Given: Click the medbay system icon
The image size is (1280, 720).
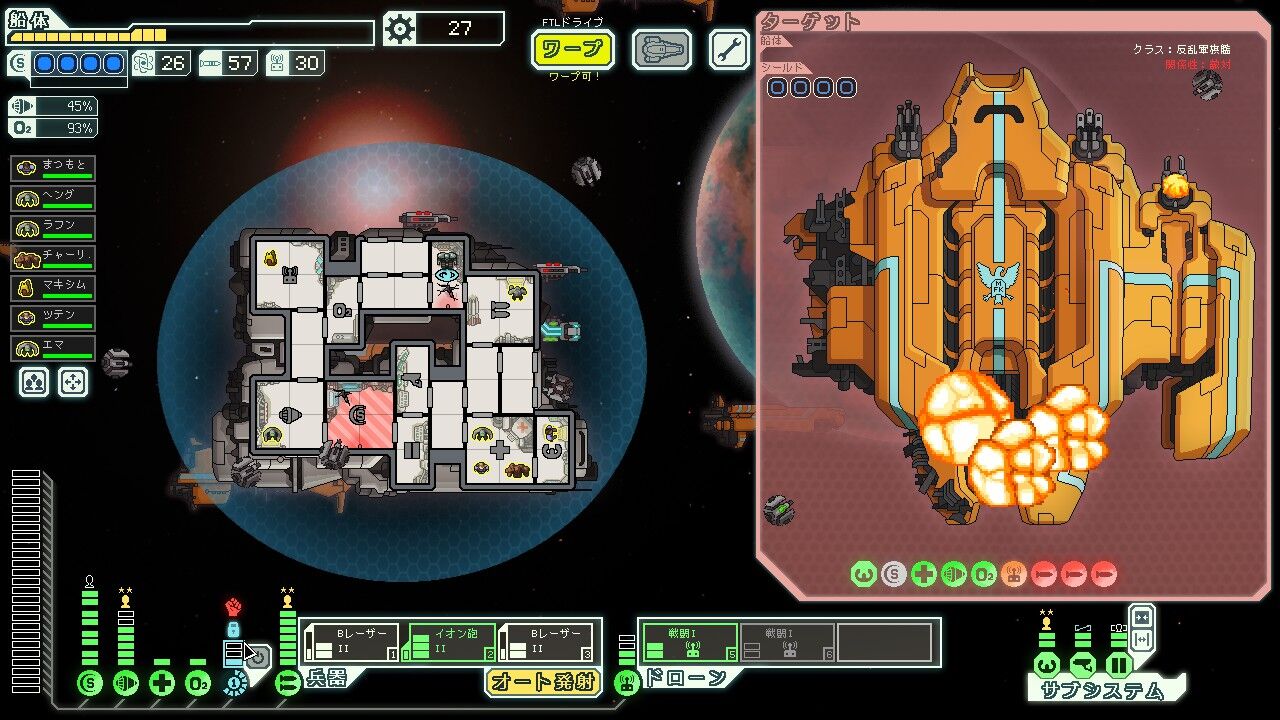Looking at the screenshot, I should (162, 684).
